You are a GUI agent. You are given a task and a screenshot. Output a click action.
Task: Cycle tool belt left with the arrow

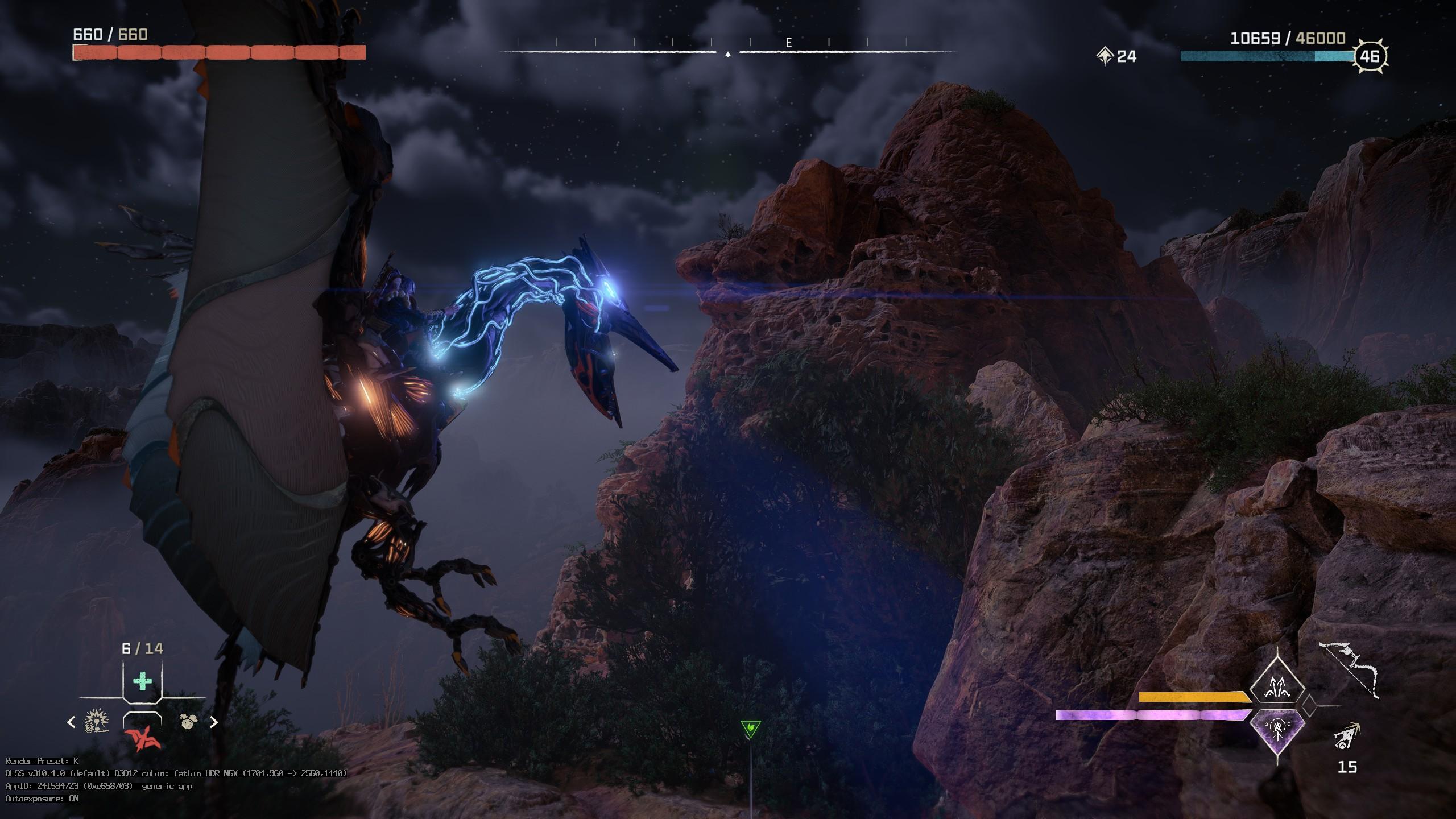click(71, 722)
